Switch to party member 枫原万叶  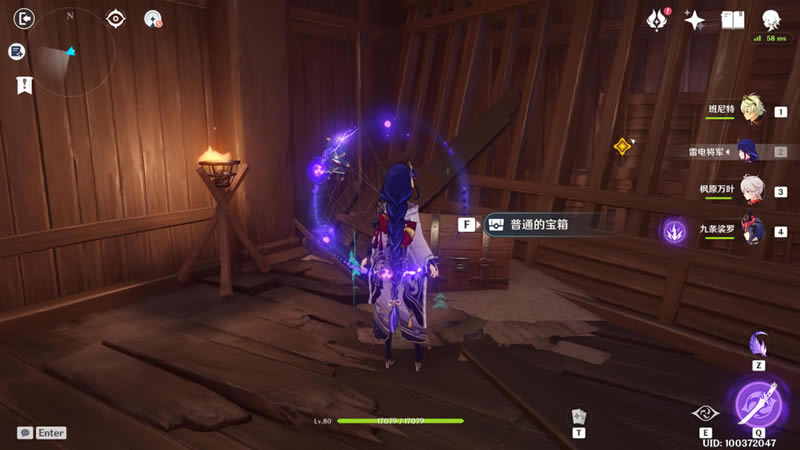point(752,191)
